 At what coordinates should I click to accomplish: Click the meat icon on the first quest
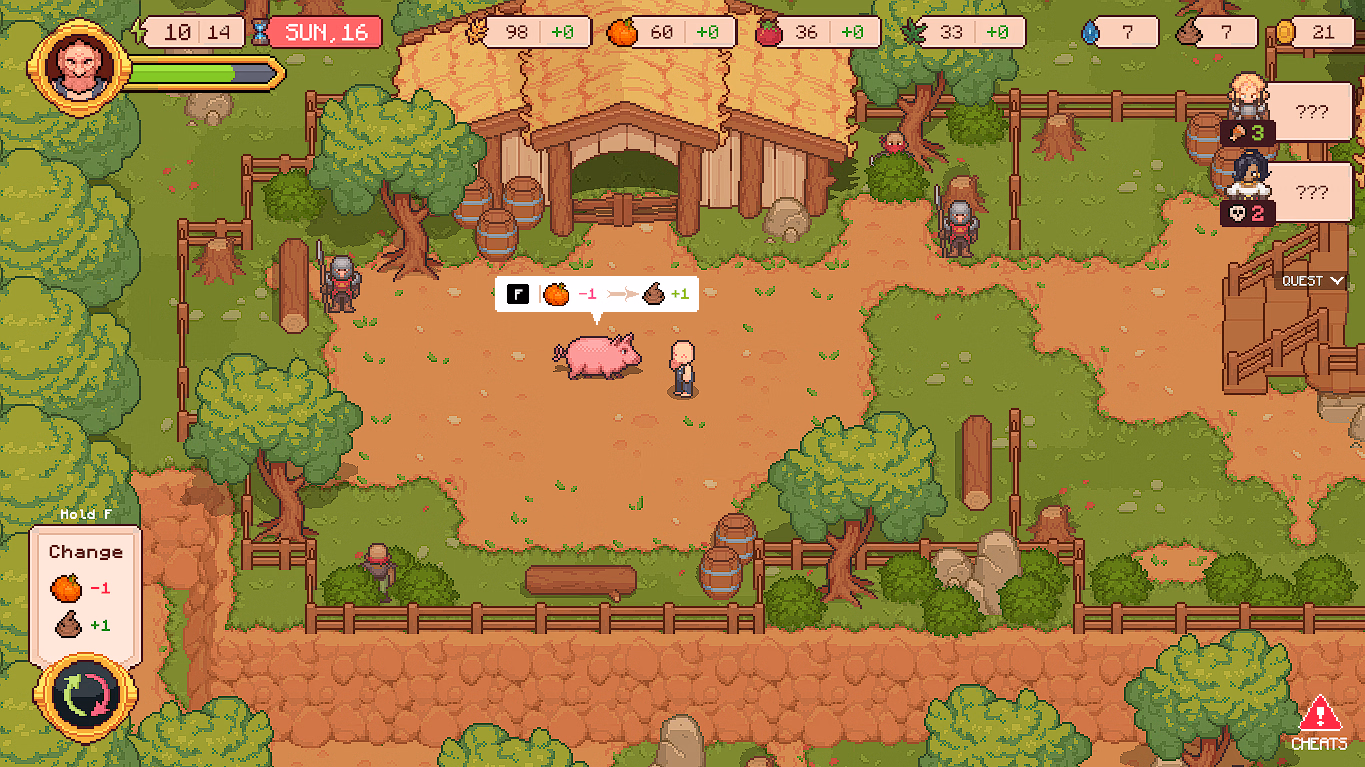[x=1237, y=131]
